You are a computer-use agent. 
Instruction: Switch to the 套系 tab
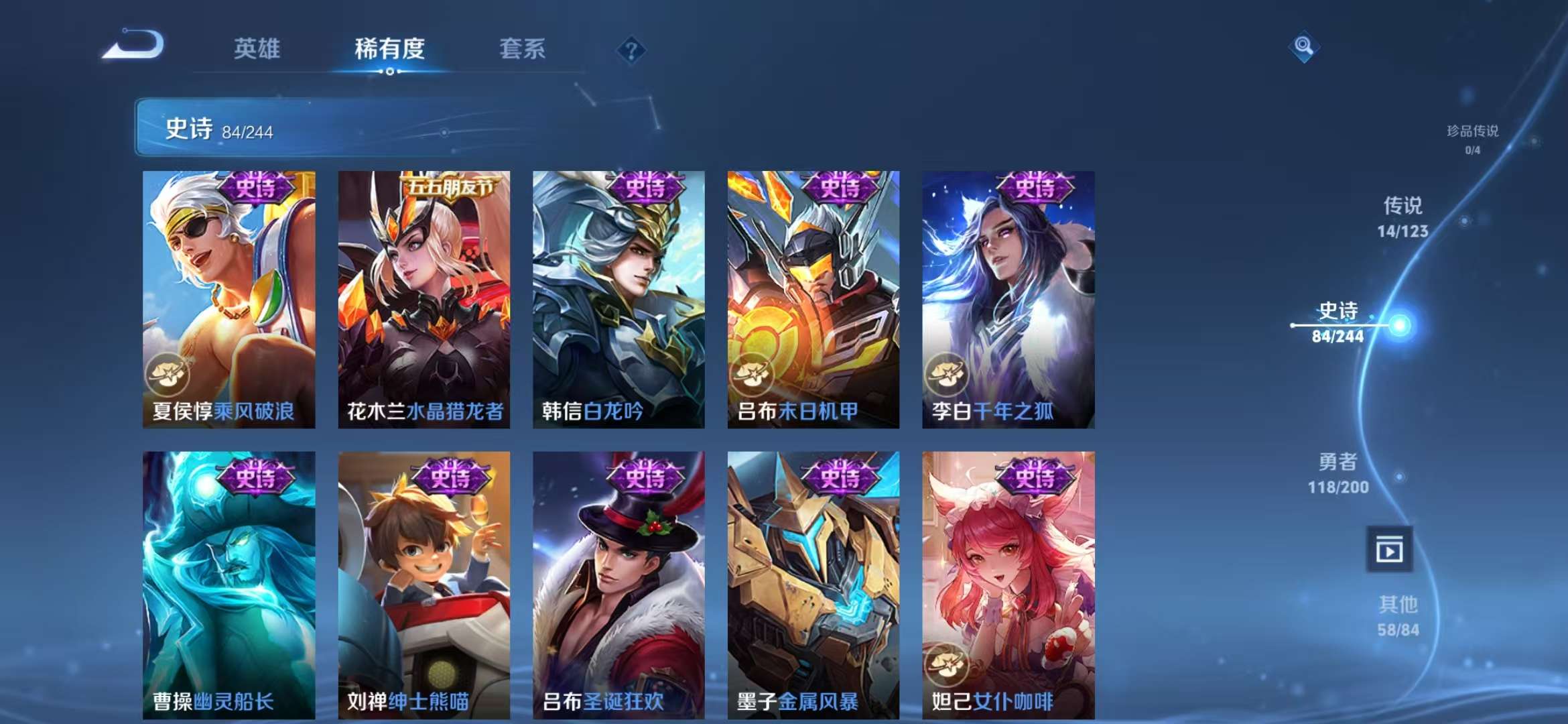[521, 49]
